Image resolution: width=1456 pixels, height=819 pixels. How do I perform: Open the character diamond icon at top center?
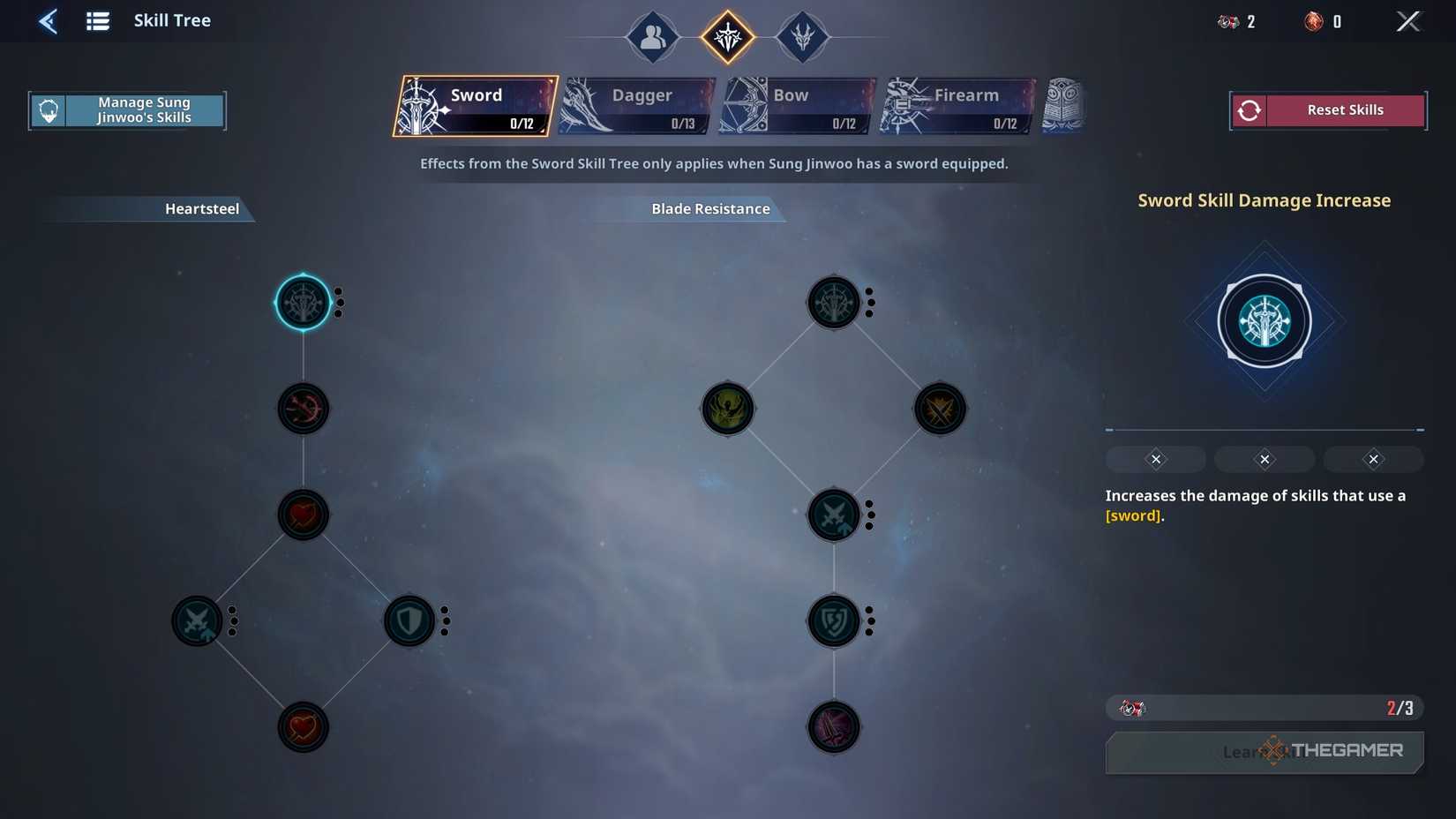tap(652, 37)
